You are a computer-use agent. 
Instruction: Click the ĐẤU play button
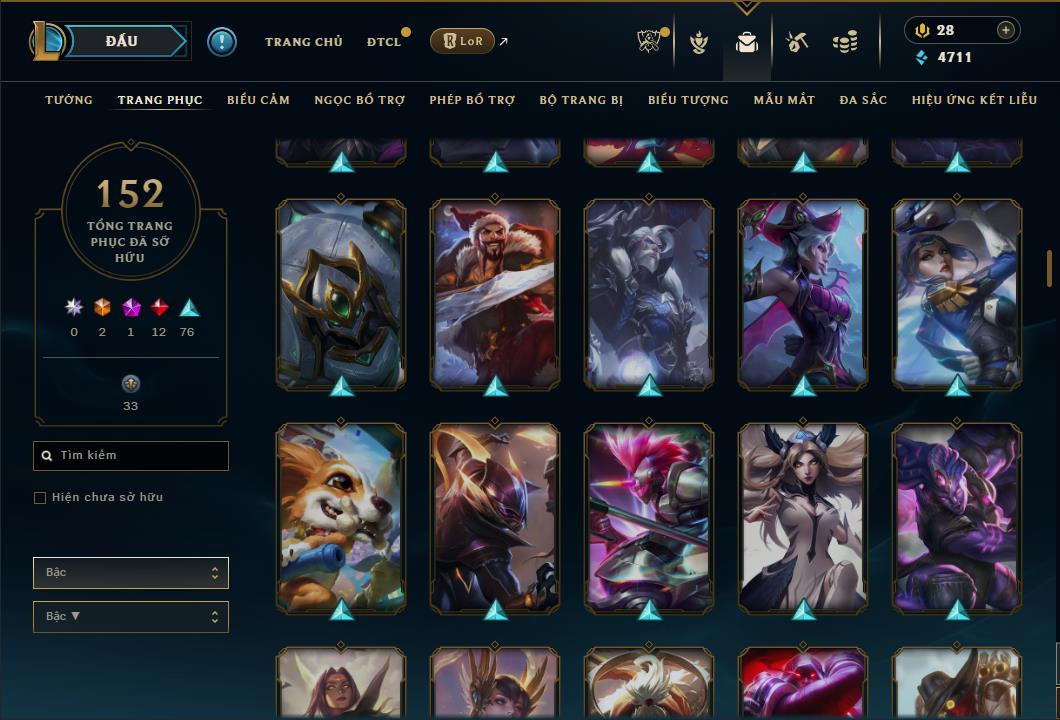(x=121, y=41)
